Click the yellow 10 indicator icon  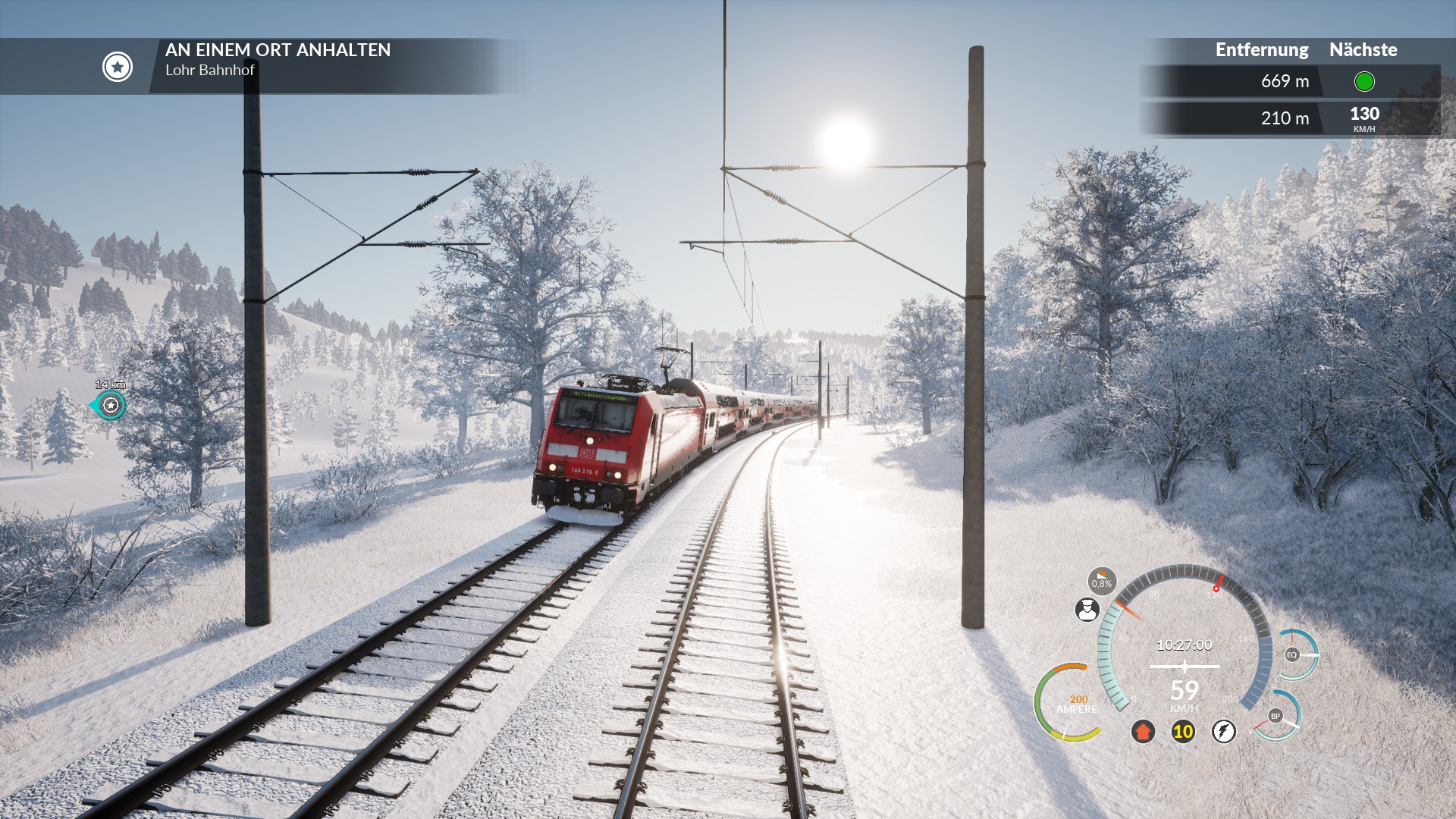pyautogui.click(x=1183, y=731)
